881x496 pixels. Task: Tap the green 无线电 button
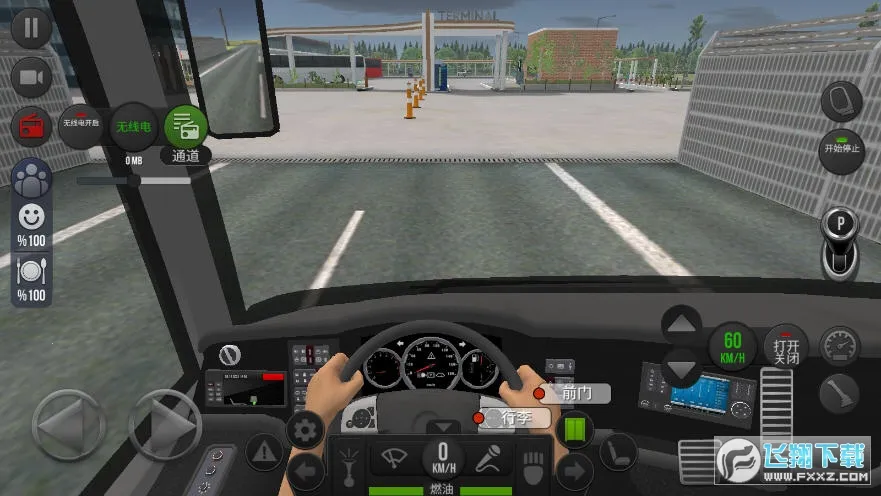133,127
